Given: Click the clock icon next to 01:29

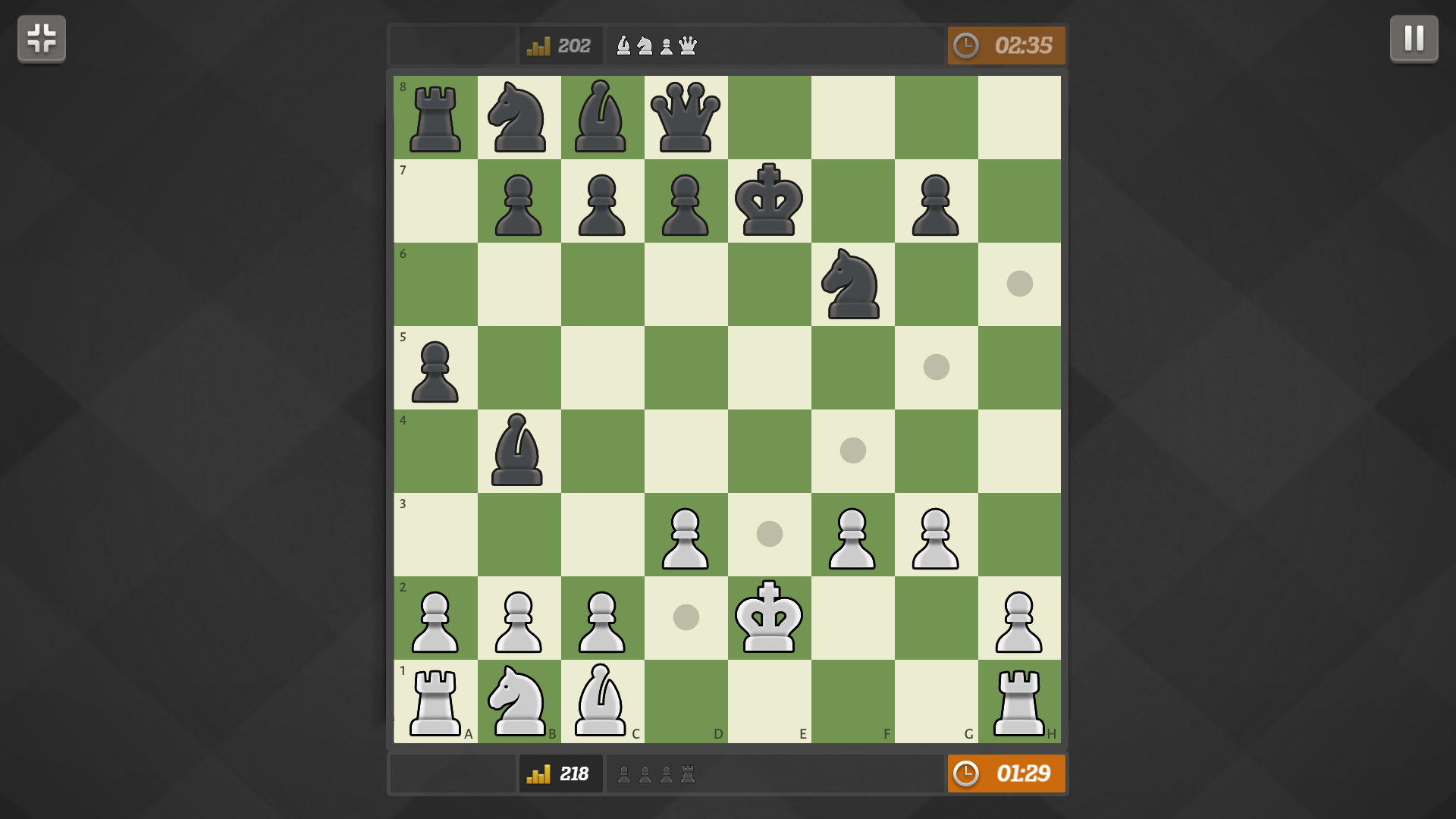Looking at the screenshot, I should (x=968, y=774).
